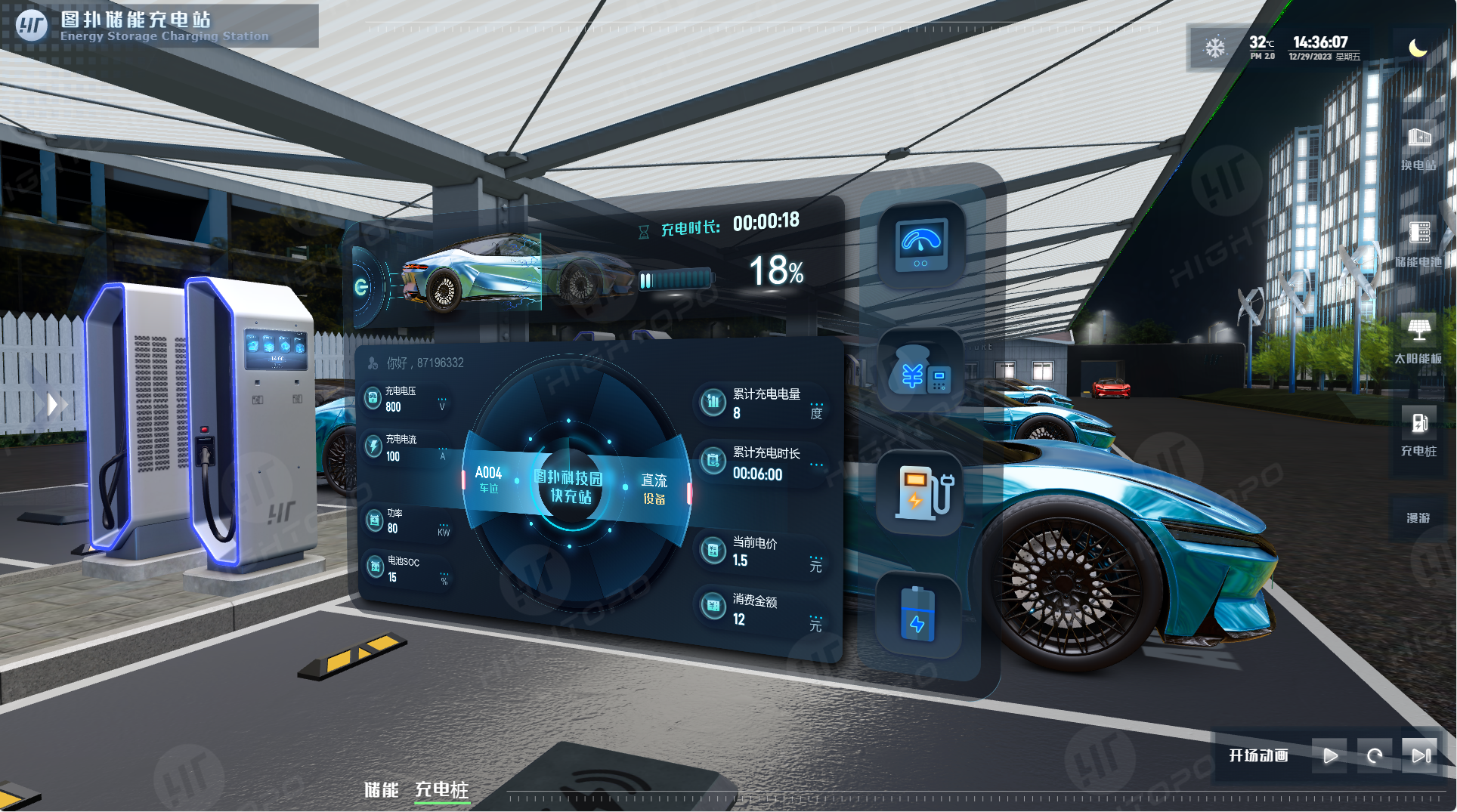Image resolution: width=1457 pixels, height=812 pixels.
Task: Show the 储能电池 storage battery view
Action: tap(1418, 242)
